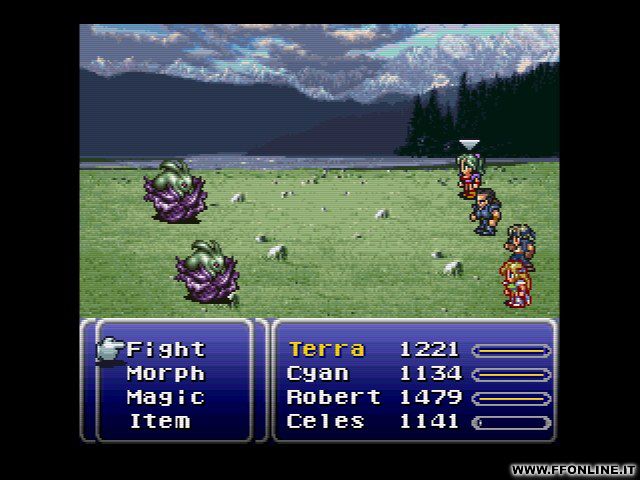Screen dimensions: 640x480
Task: Choose the Morph command
Action: pos(165,373)
